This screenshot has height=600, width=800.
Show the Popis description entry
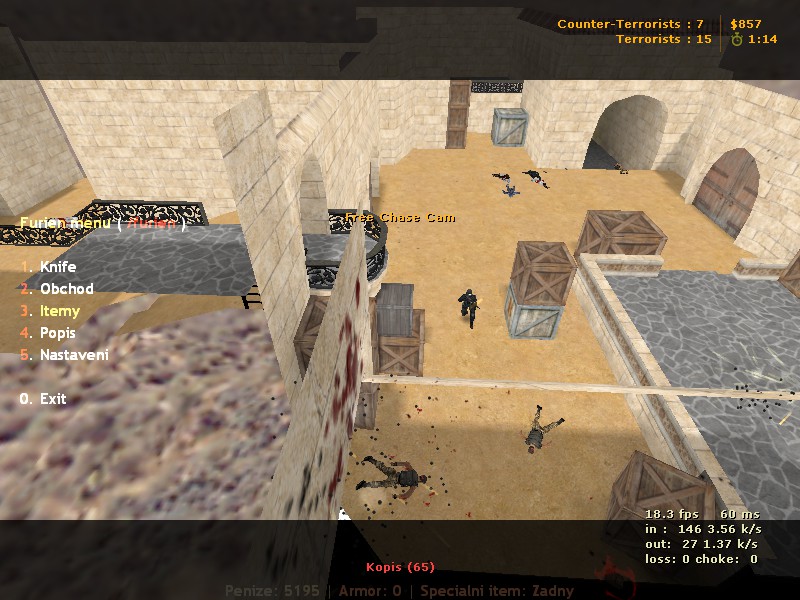58,333
